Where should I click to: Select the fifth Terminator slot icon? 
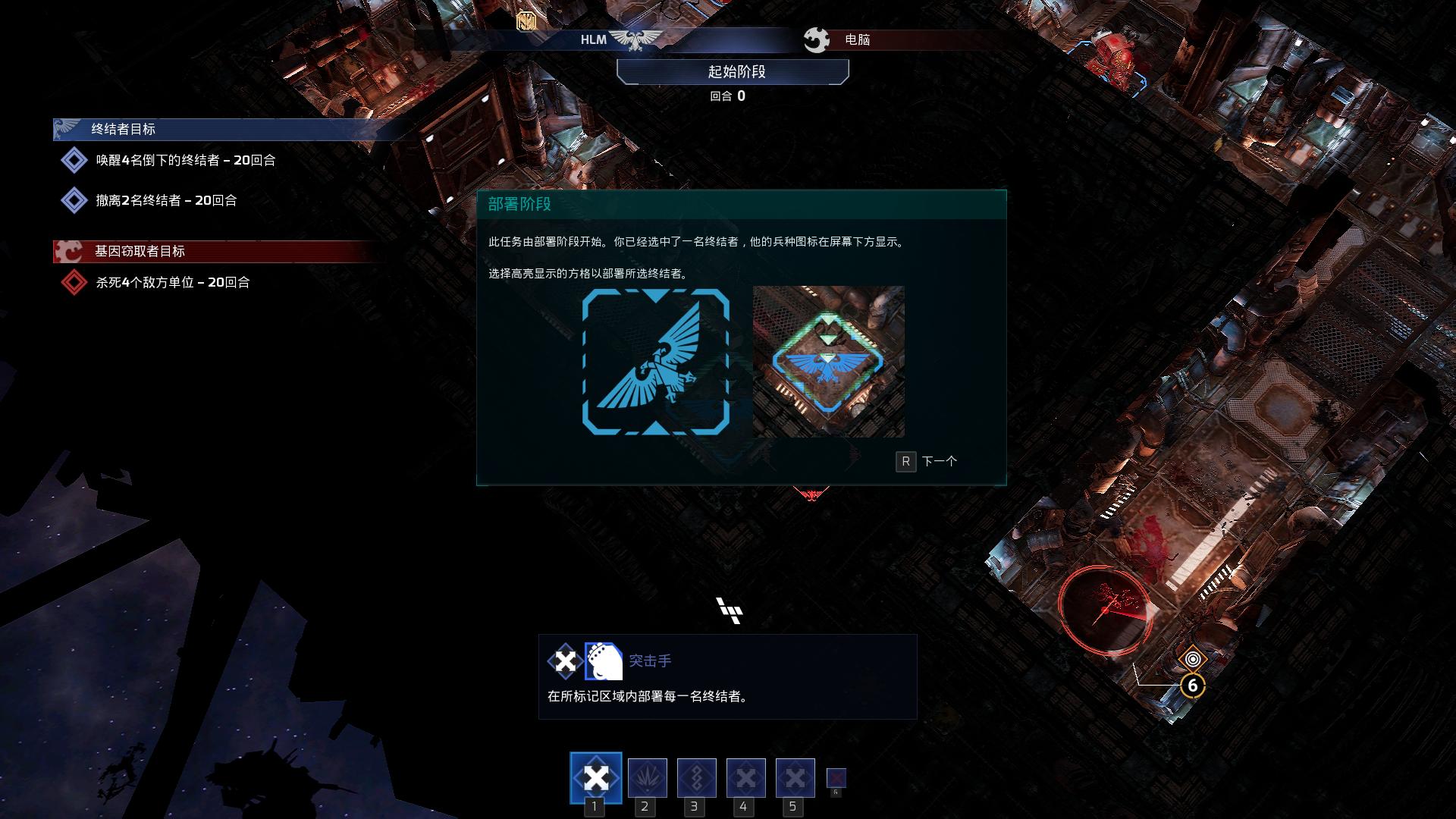click(x=795, y=777)
